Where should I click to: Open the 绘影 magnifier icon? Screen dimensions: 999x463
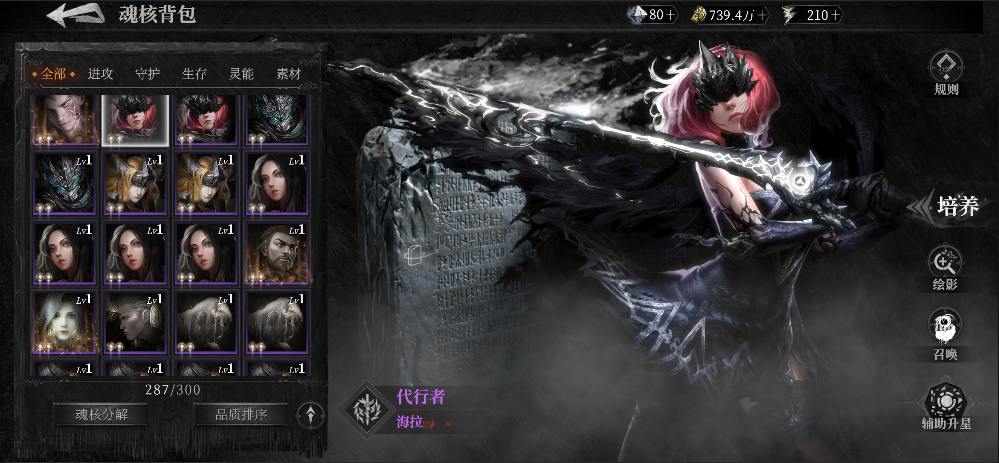tap(945, 268)
